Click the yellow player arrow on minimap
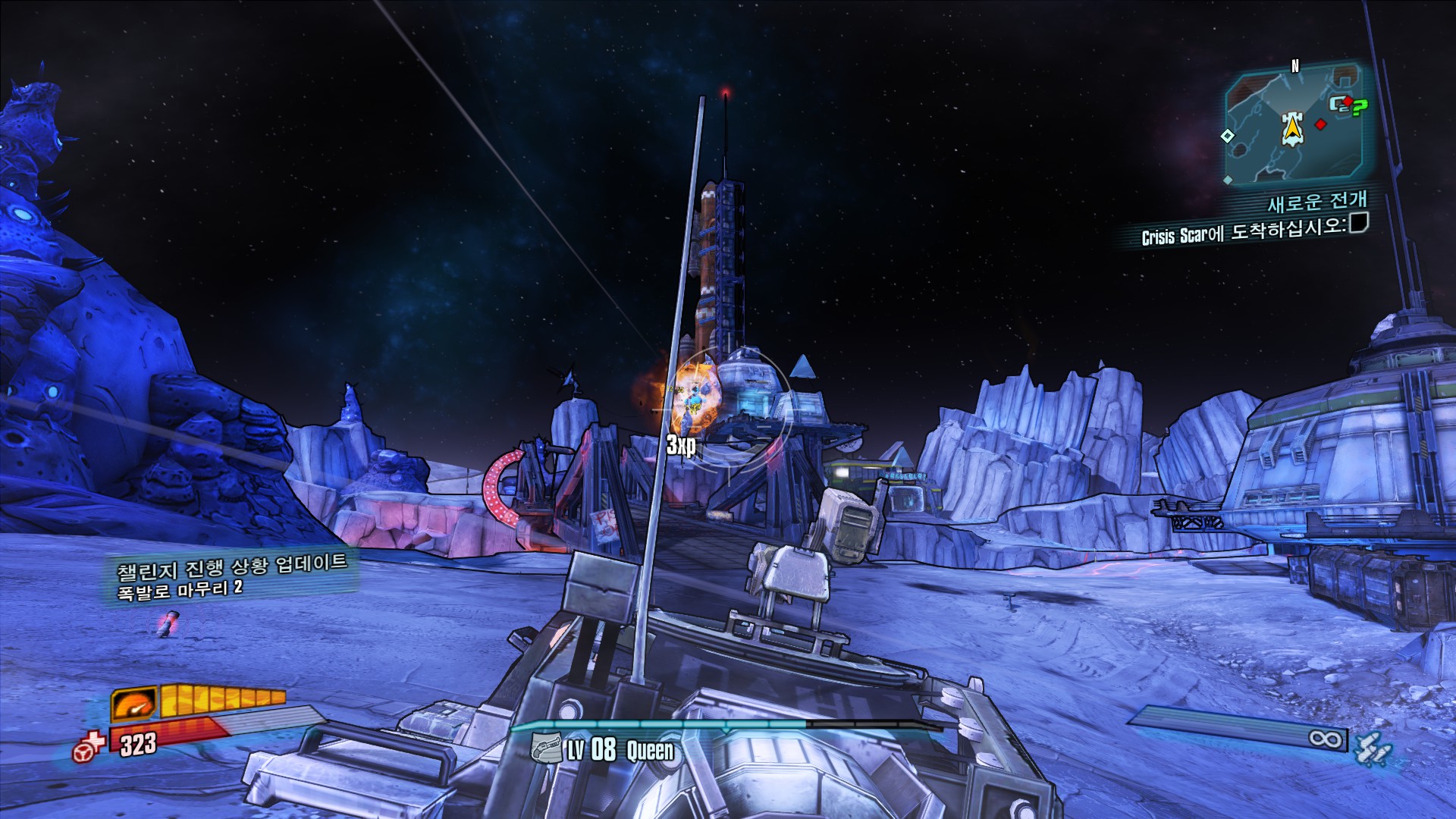Screen dimensions: 1456x819 (x=1291, y=129)
